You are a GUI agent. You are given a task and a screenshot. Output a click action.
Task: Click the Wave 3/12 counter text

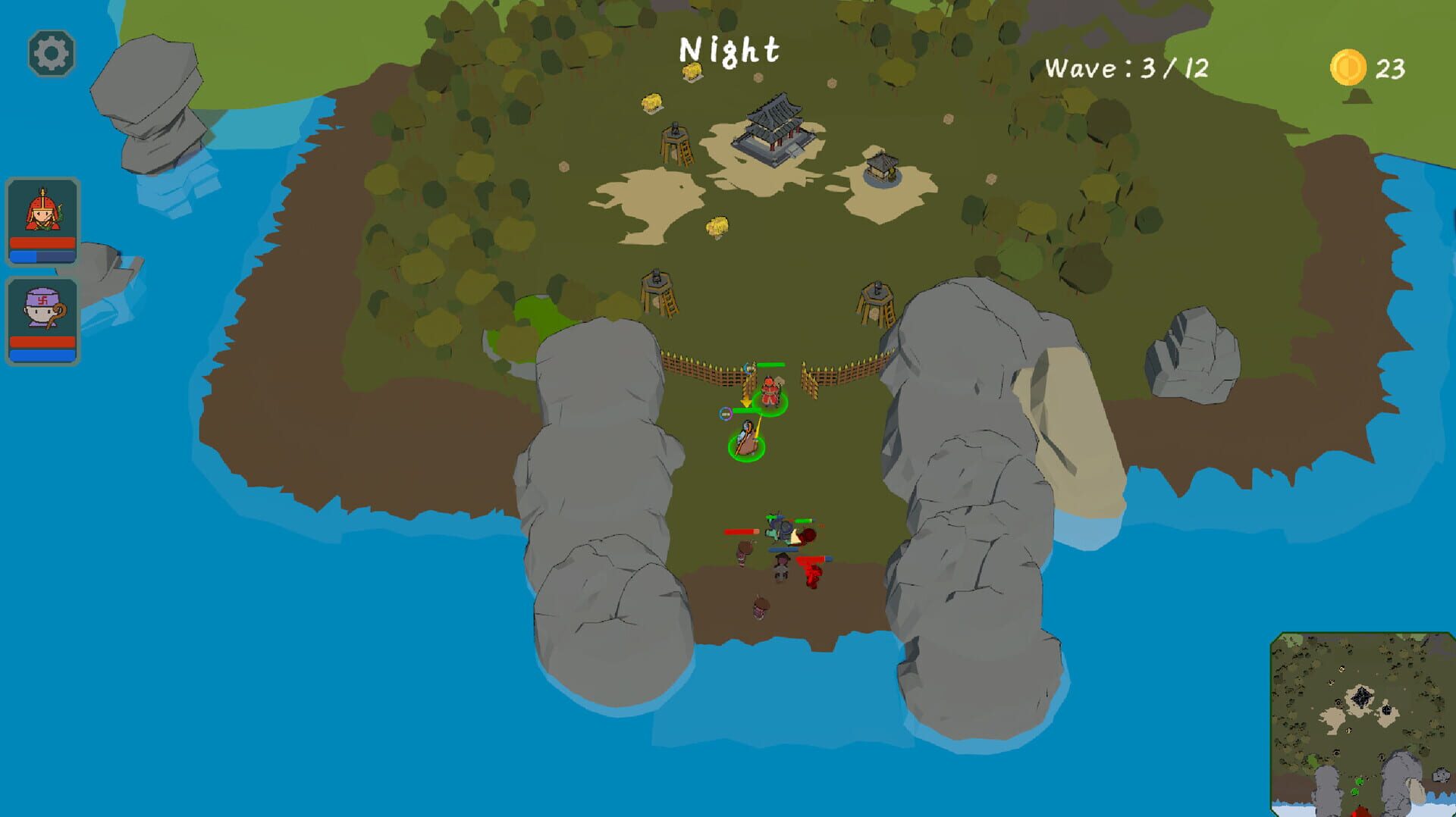pos(1128,67)
